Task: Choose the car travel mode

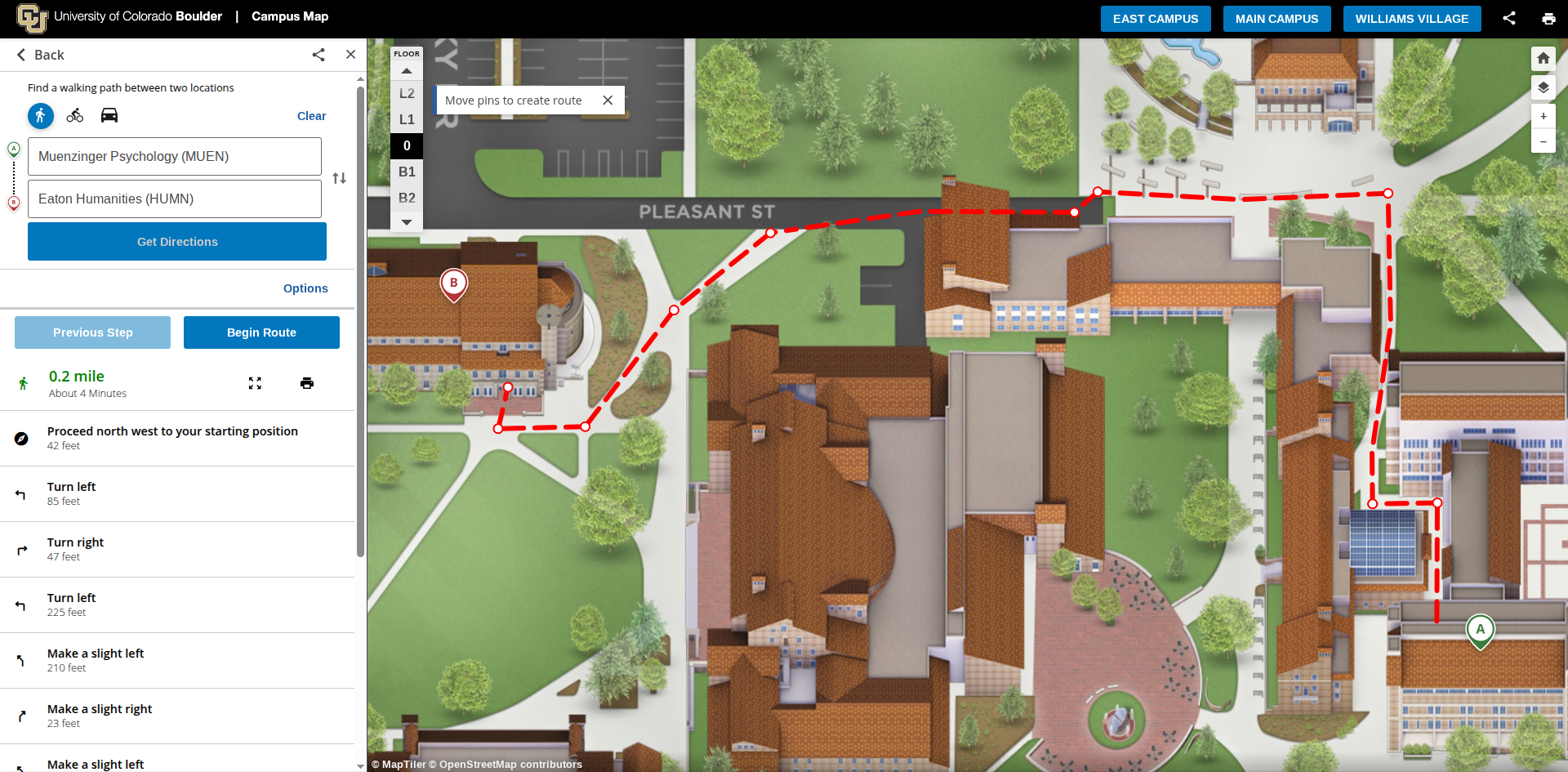Action: point(109,115)
